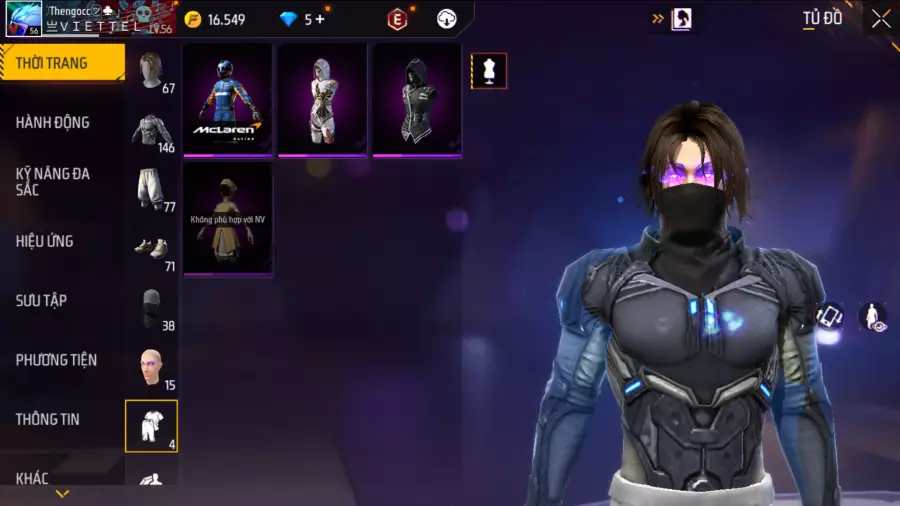Click the white mannequin icon button
Image resolution: width=900 pixels, height=506 pixels.
tap(489, 71)
